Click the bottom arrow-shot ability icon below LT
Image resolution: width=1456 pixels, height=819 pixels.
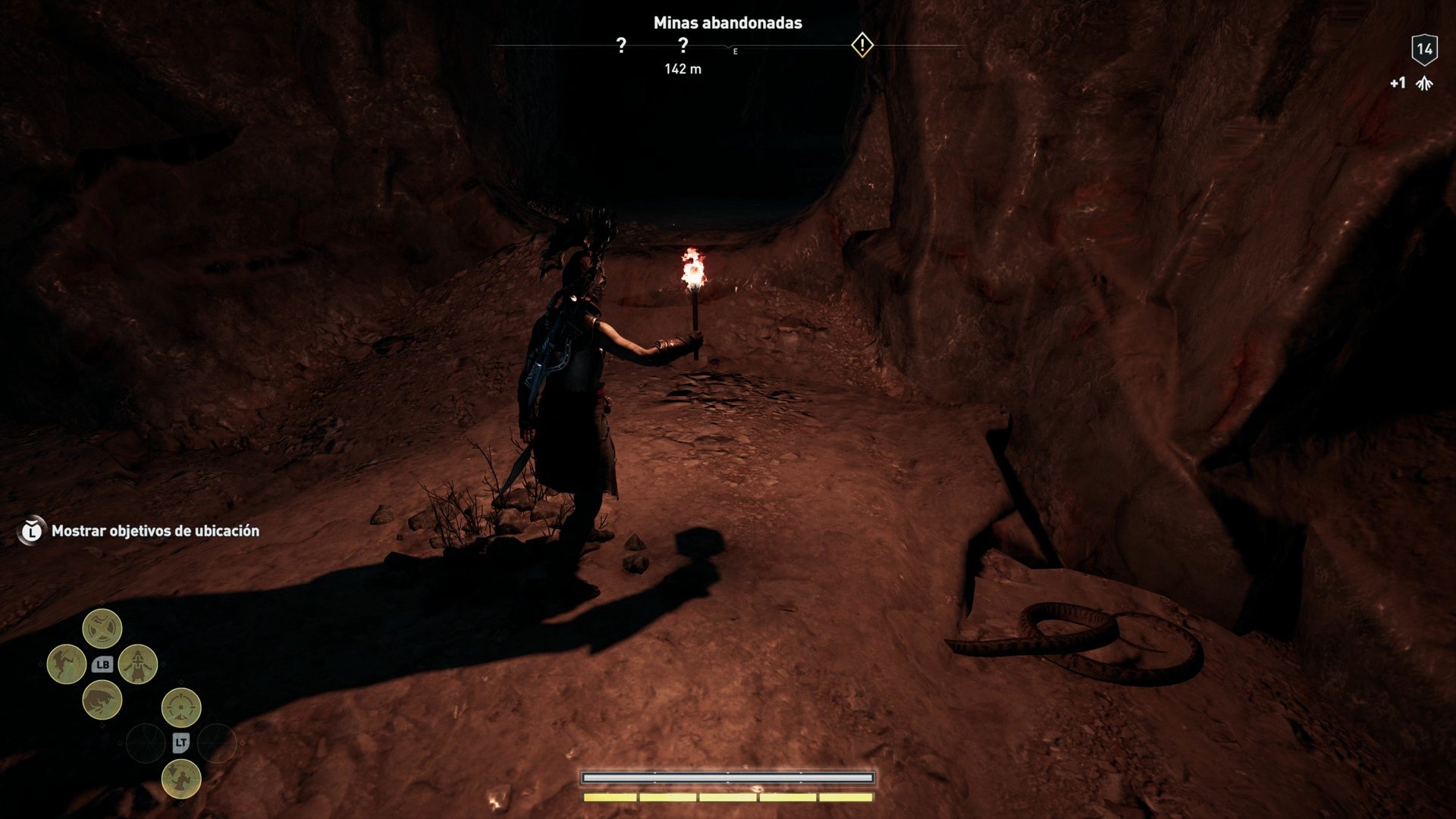tap(180, 779)
